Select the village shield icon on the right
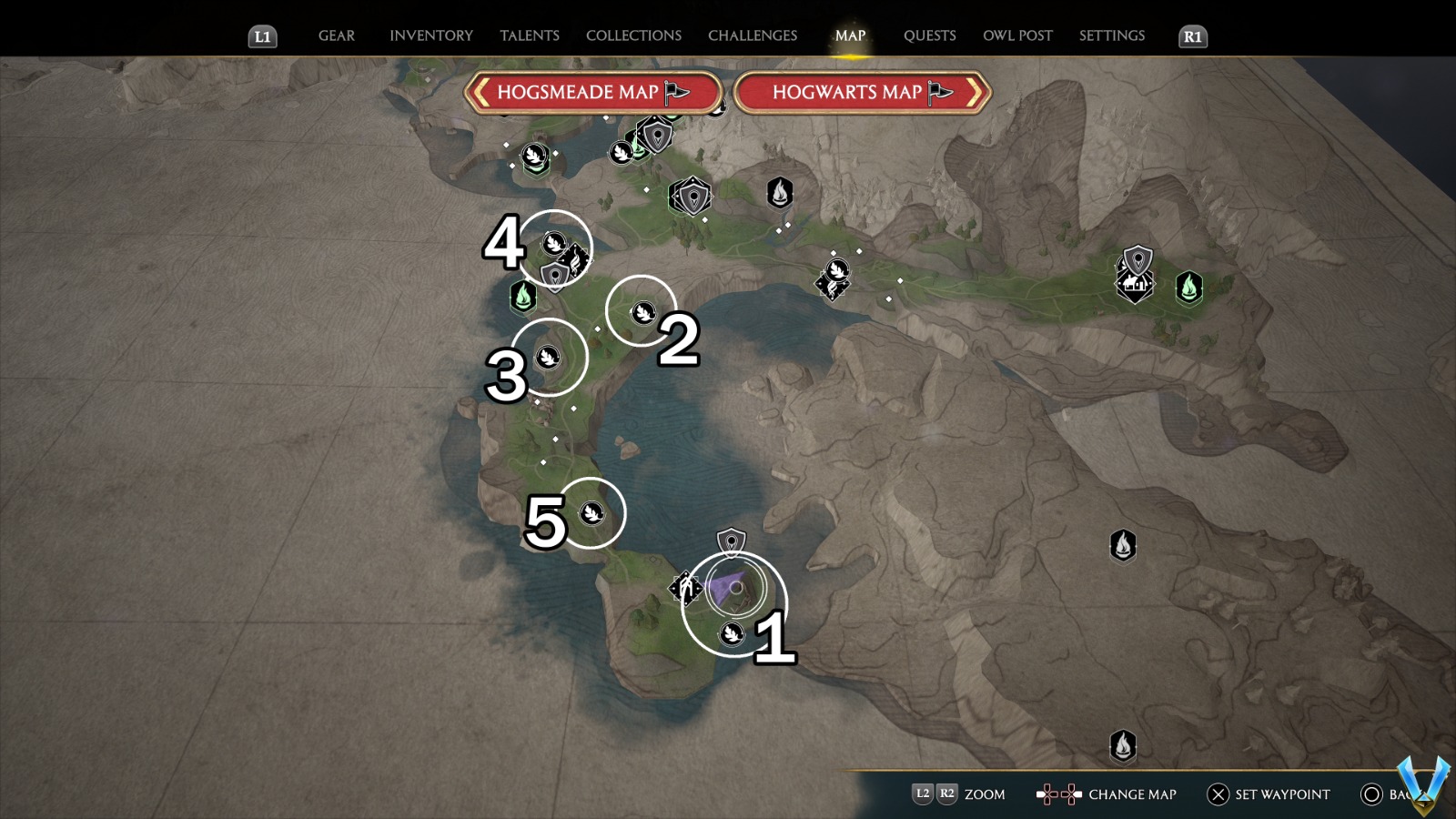The width and height of the screenshot is (1456, 819). point(1135,262)
